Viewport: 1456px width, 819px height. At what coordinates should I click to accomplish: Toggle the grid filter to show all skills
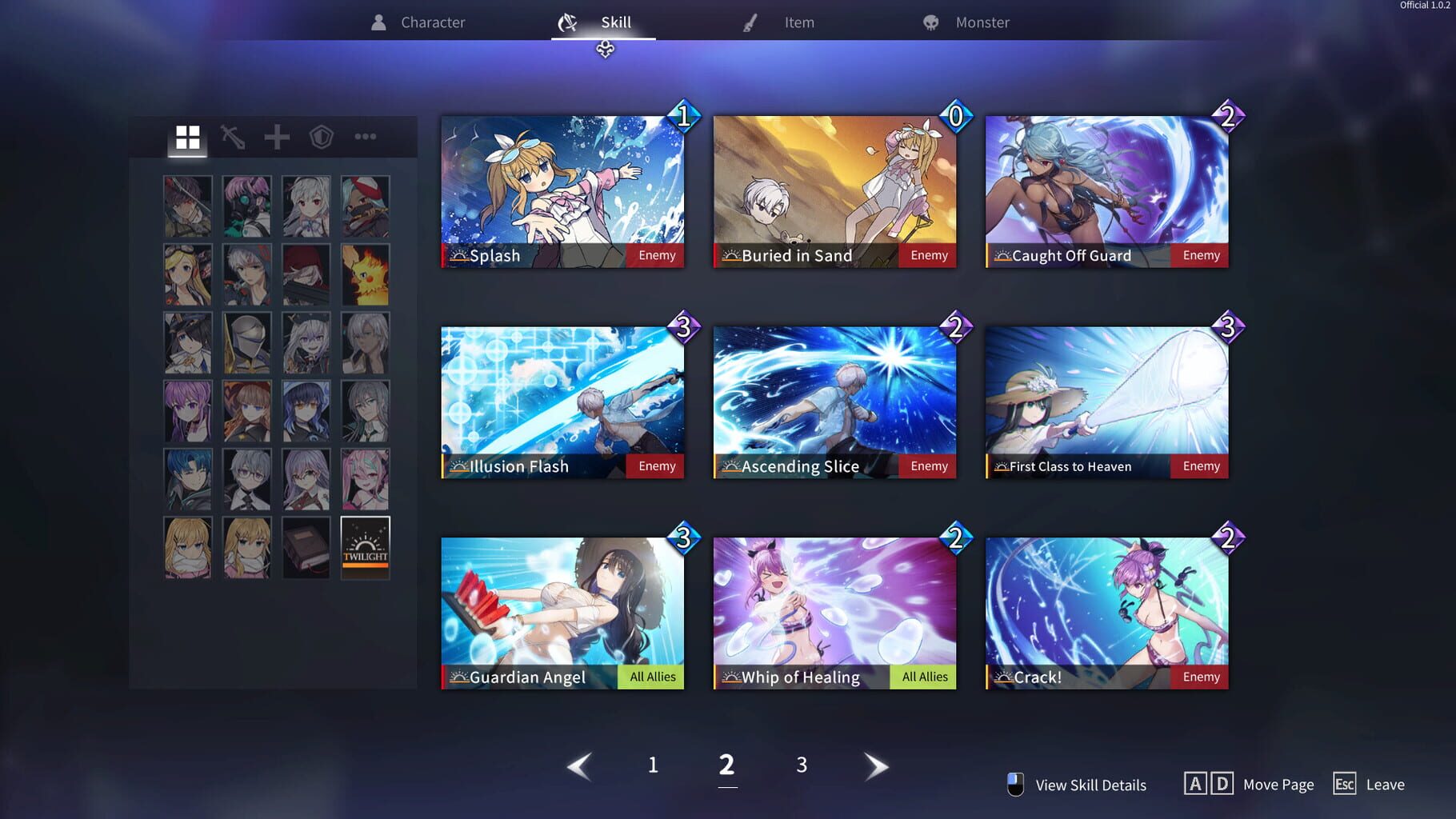click(189, 136)
